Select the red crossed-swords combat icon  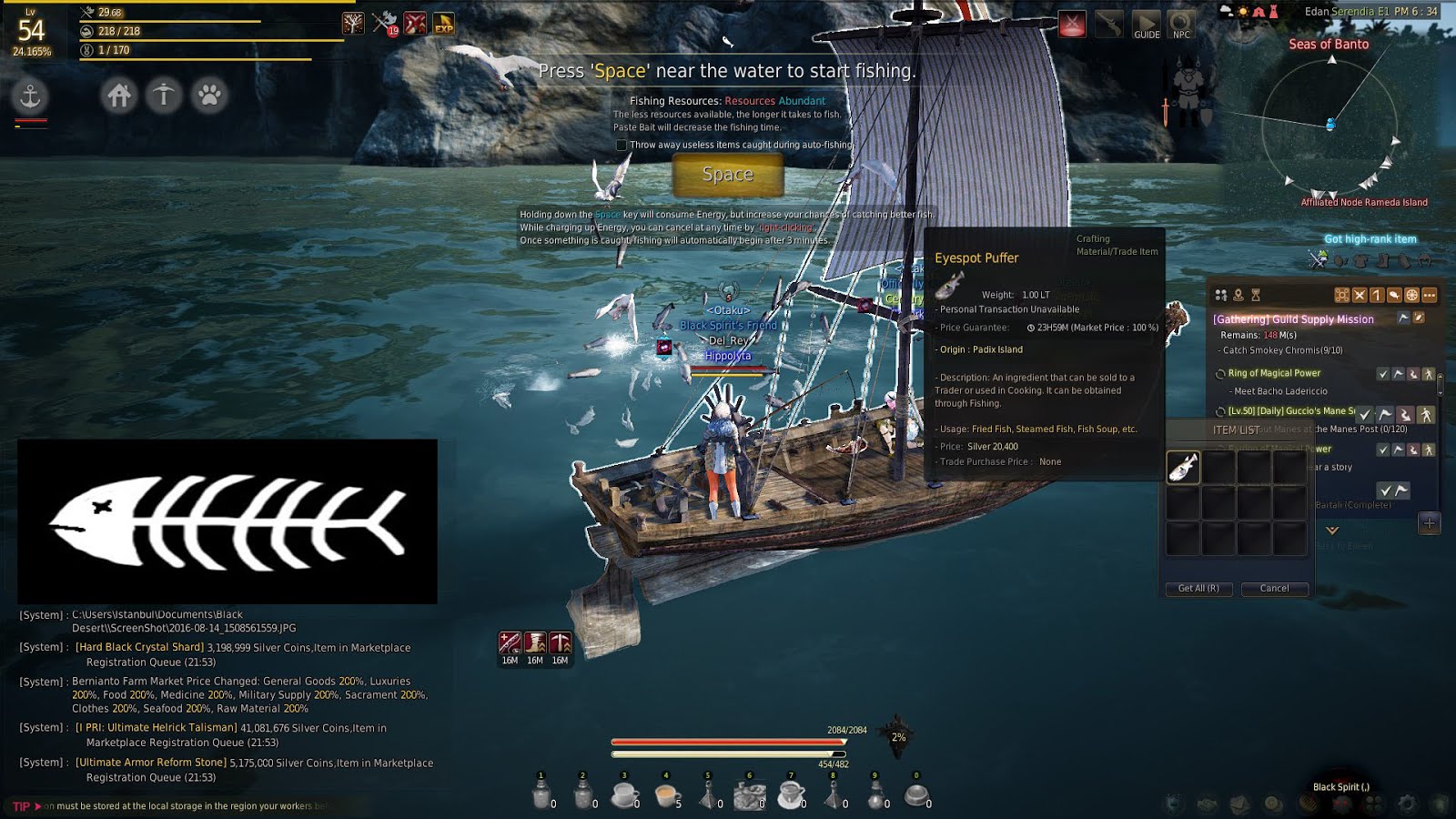pyautogui.click(x=1073, y=22)
